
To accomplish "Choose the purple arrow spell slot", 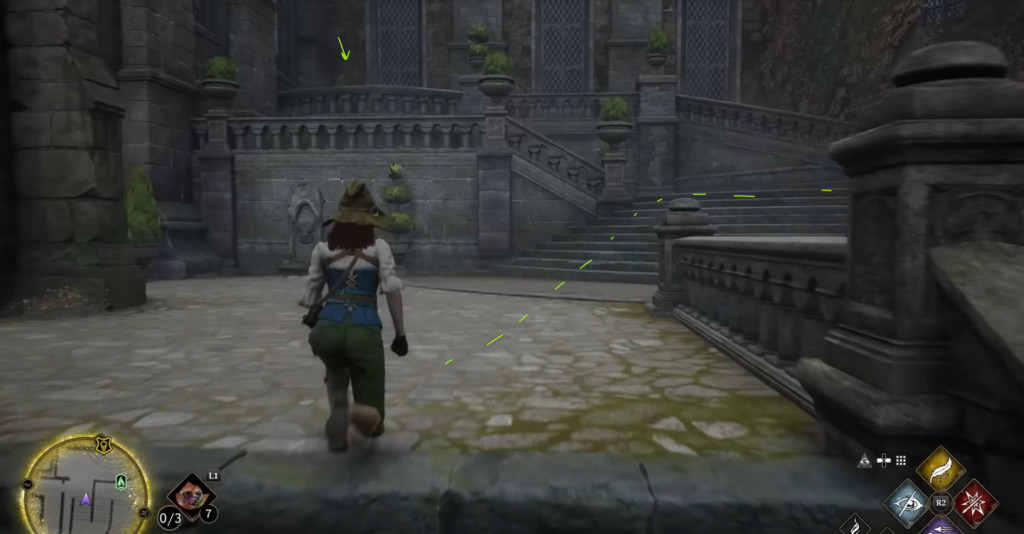I will tap(940, 526).
